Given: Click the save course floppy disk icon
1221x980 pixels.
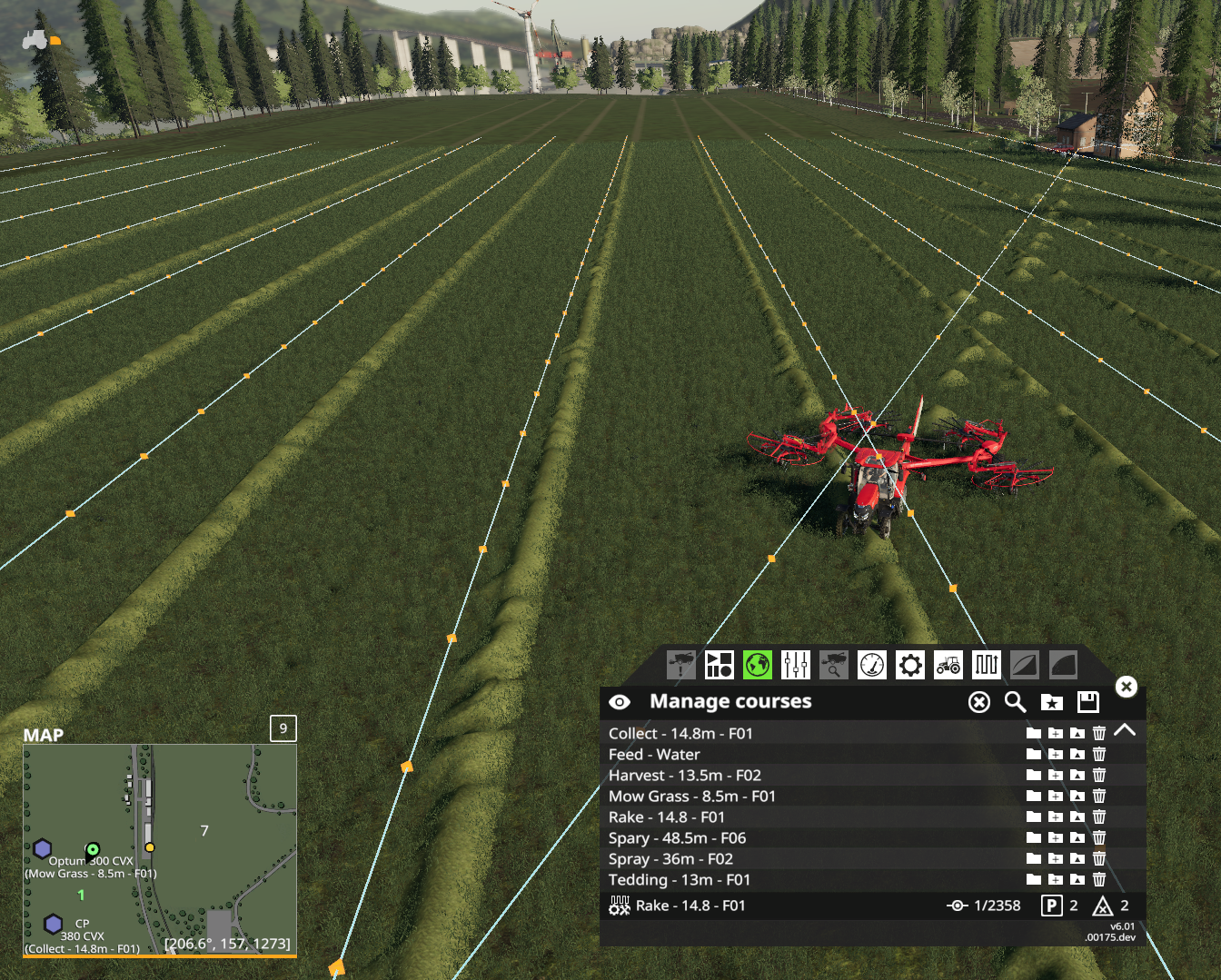Looking at the screenshot, I should tap(1087, 701).
